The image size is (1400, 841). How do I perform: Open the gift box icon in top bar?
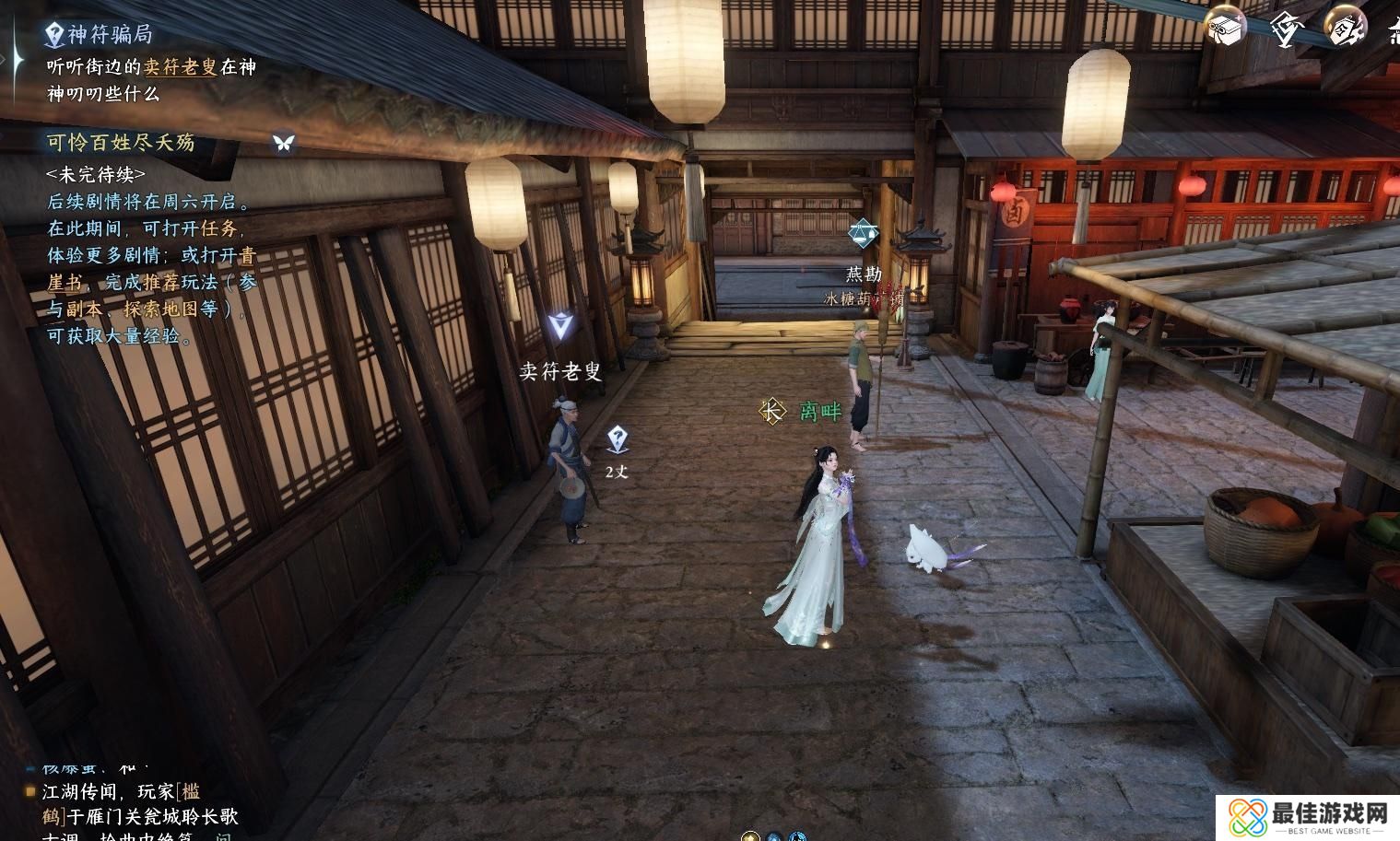point(1225,28)
